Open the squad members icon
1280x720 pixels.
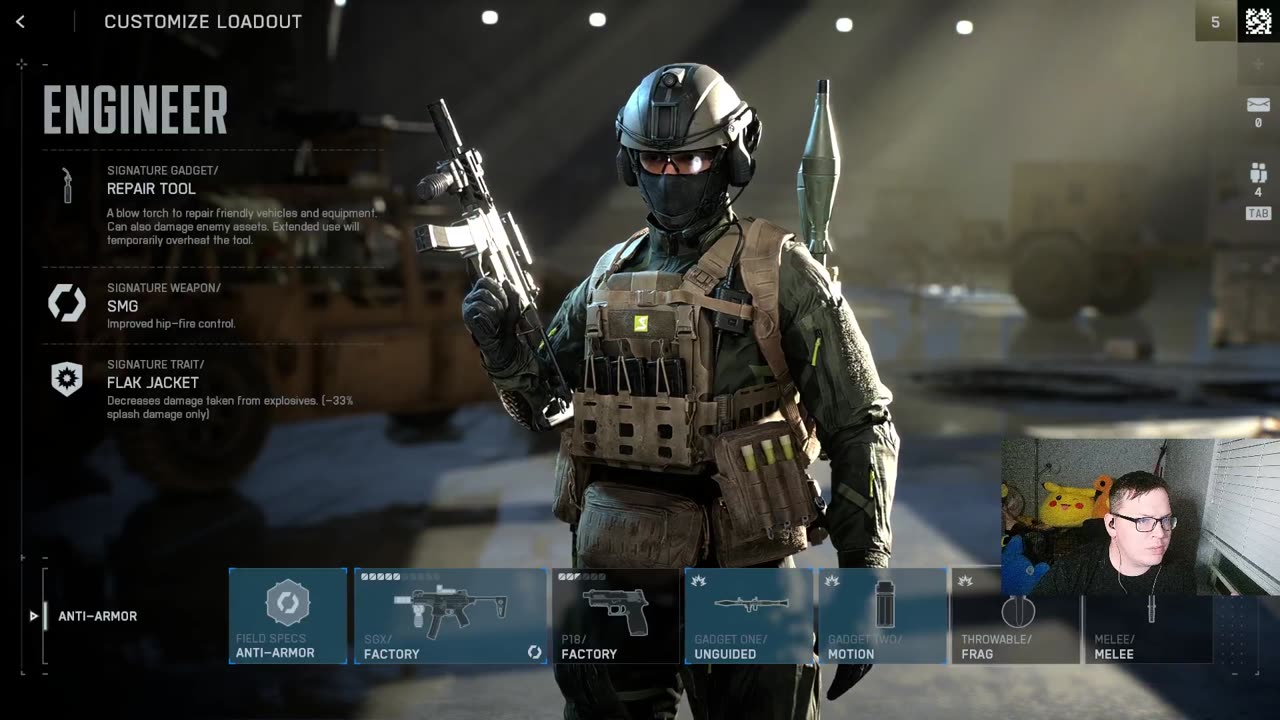coord(1258,173)
